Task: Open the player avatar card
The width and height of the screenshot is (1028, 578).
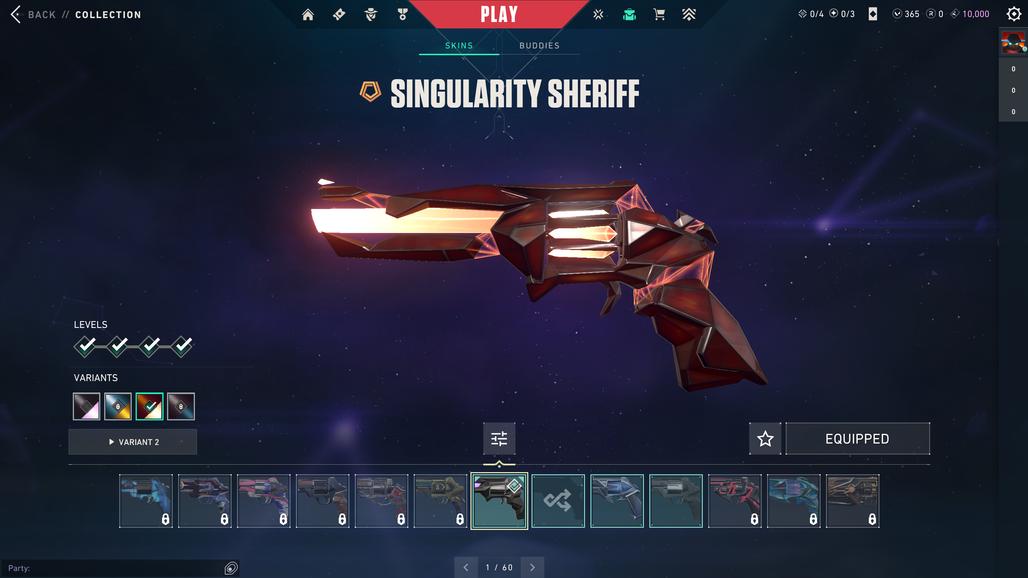Action: point(1013,43)
